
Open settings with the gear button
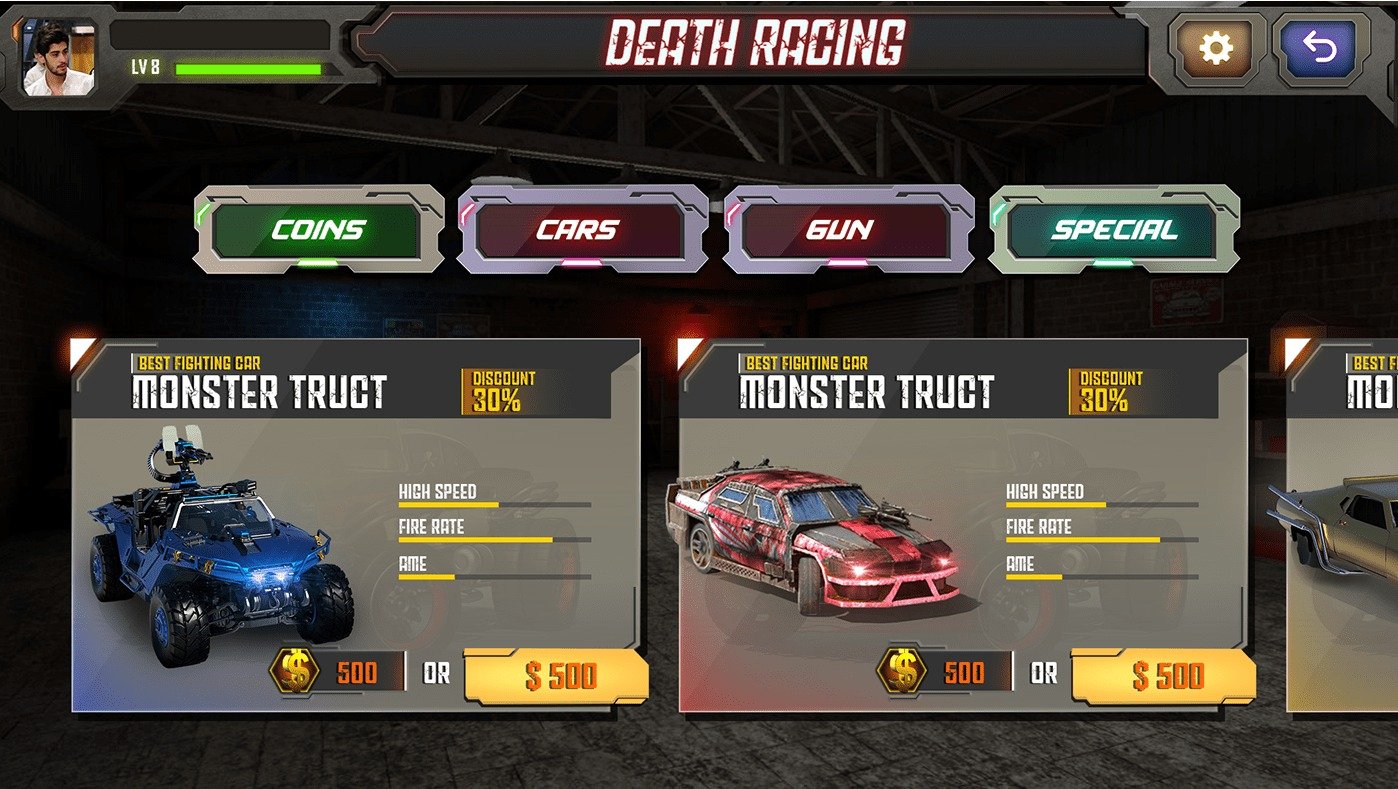(1215, 47)
